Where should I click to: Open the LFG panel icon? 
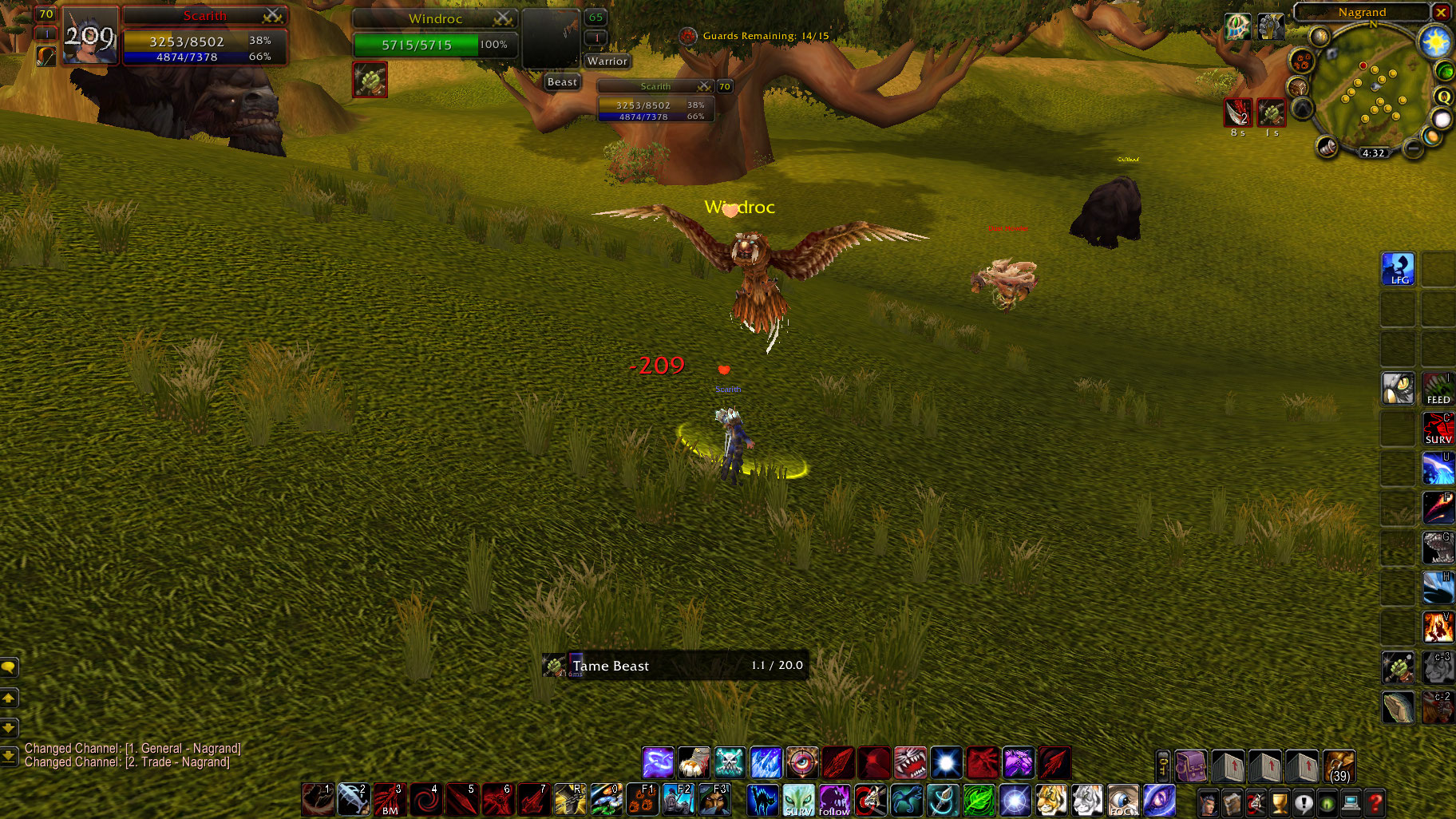coord(1399,269)
